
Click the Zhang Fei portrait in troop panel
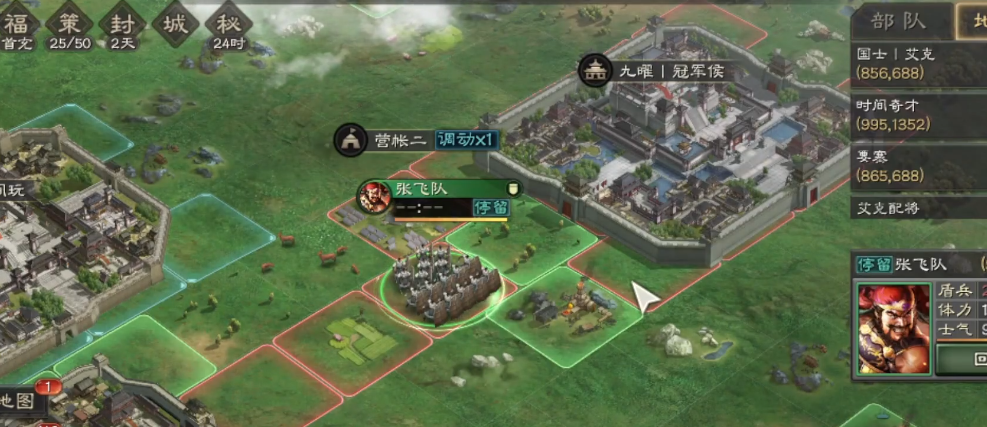coord(892,326)
